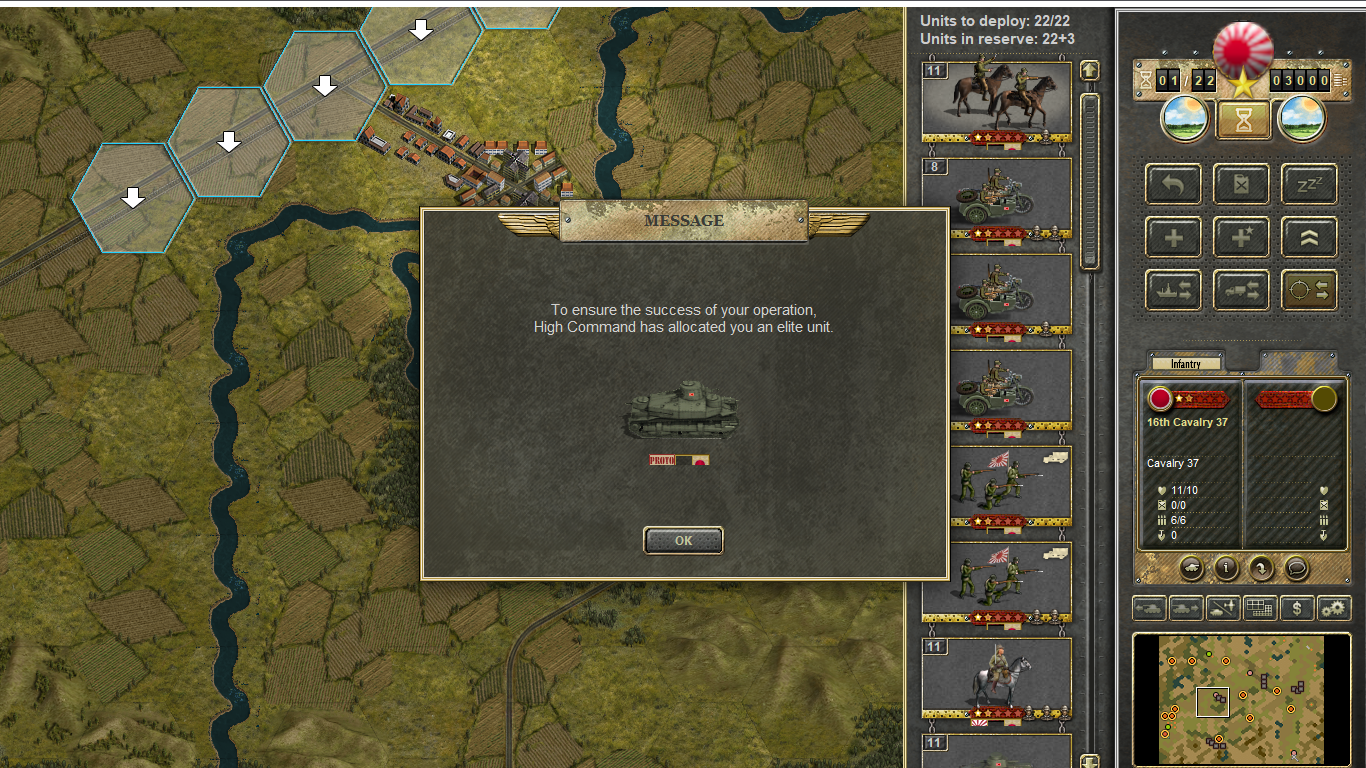End turn with the hourglass button
The image size is (1366, 768).
[x=1243, y=120]
